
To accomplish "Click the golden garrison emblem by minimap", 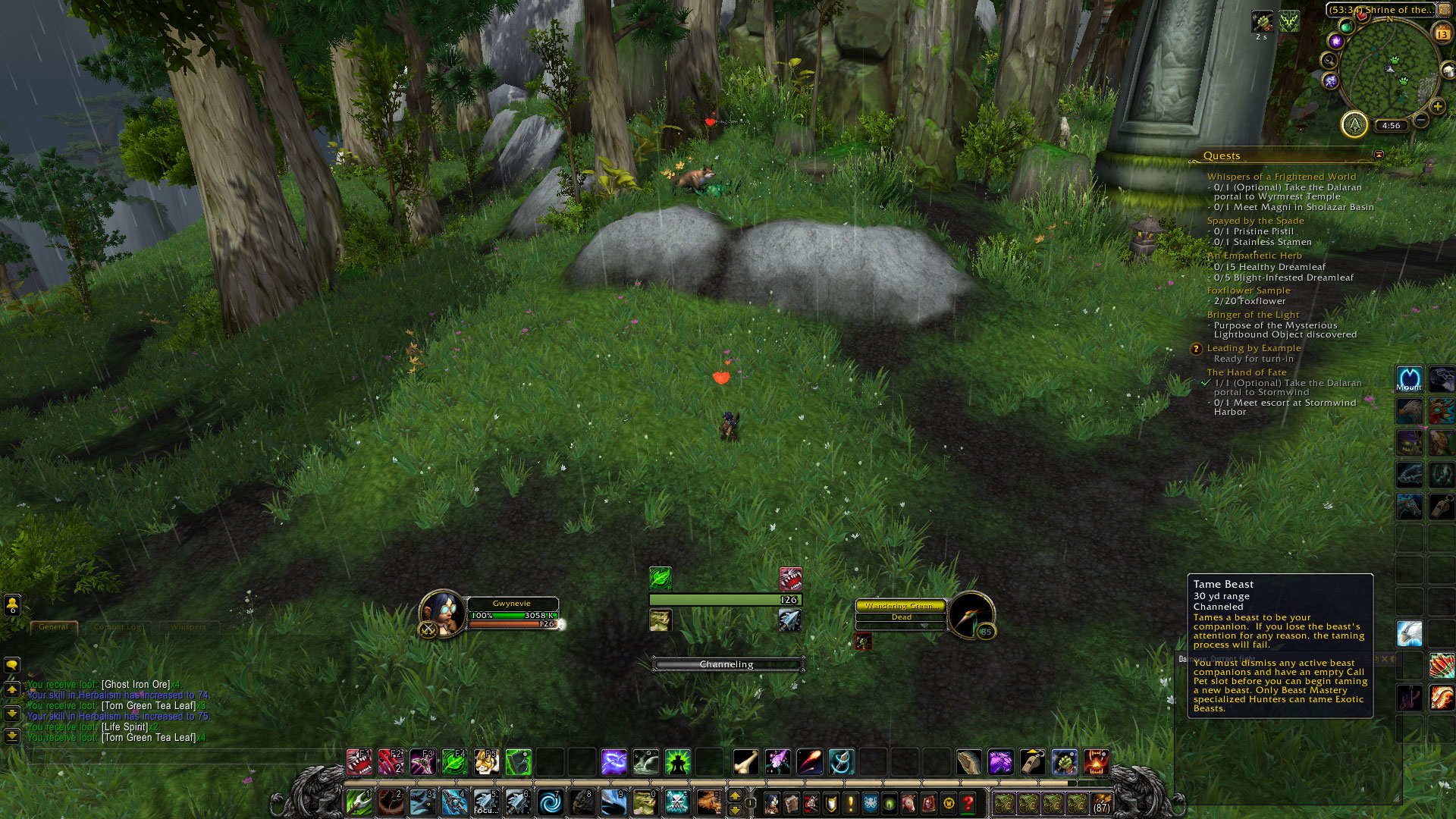I will (1354, 124).
